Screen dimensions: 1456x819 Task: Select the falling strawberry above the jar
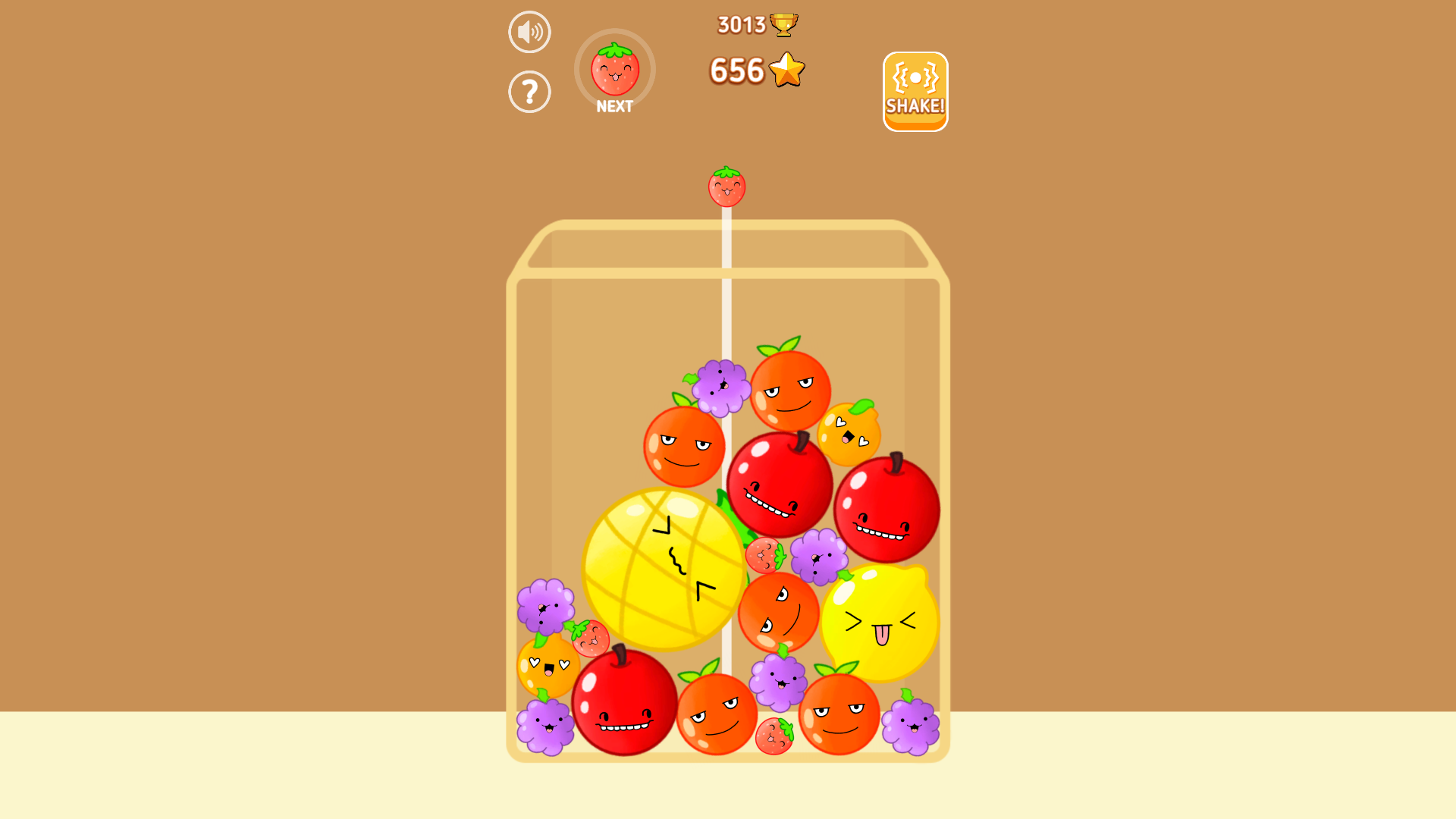click(726, 187)
